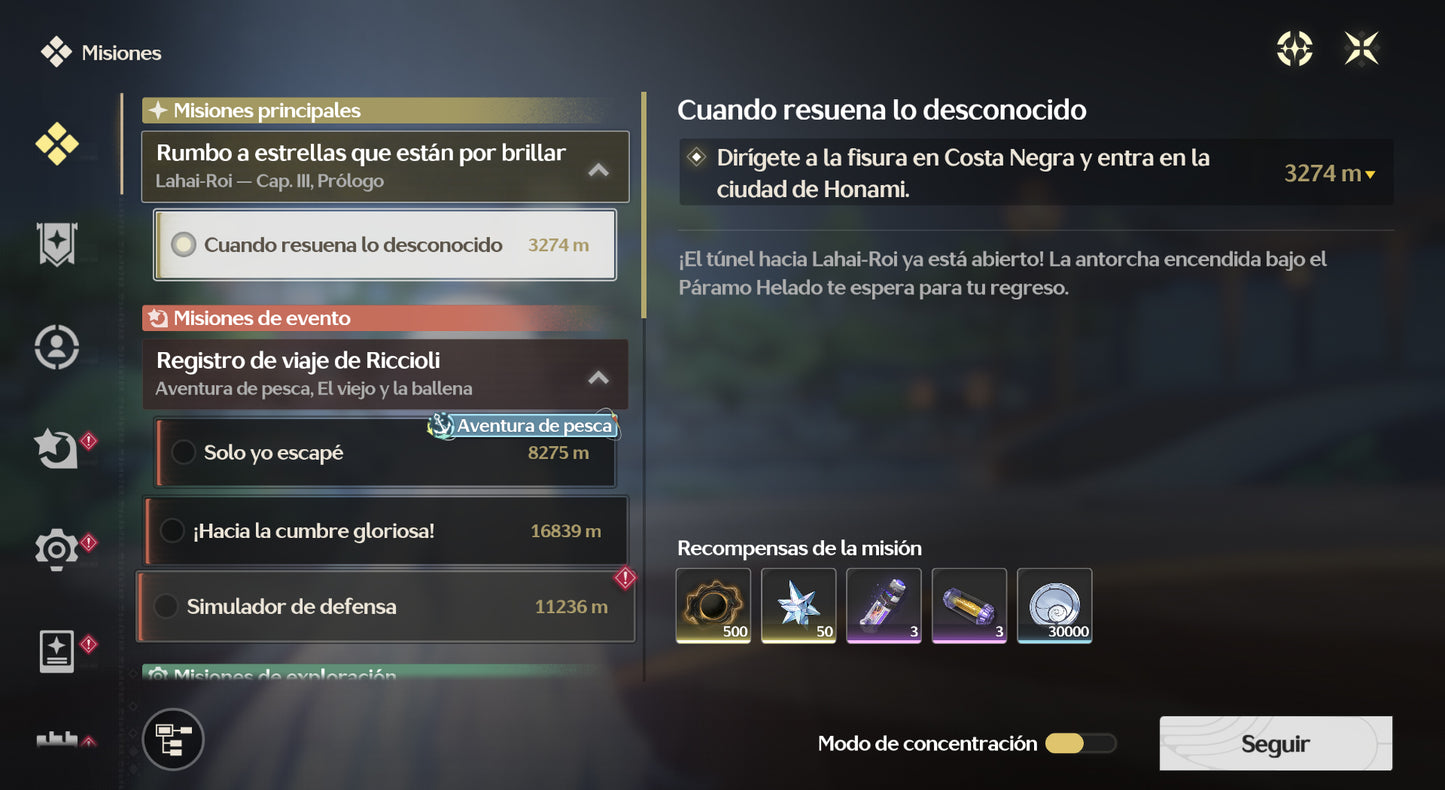This screenshot has width=1445, height=790.
Task: Click the quest chain tree icon bottom left
Action: click(172, 740)
